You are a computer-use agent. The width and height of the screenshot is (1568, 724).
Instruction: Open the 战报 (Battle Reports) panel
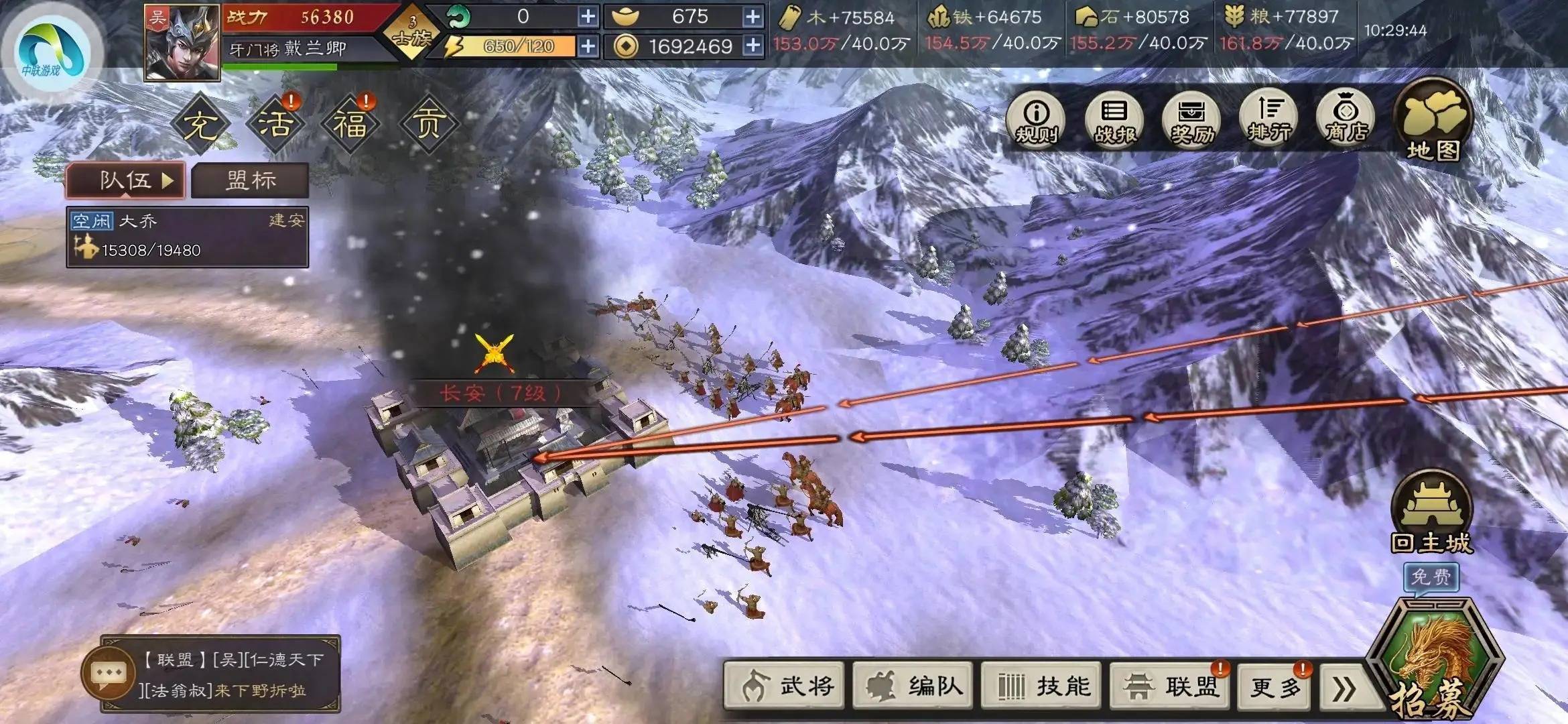[x=1114, y=121]
